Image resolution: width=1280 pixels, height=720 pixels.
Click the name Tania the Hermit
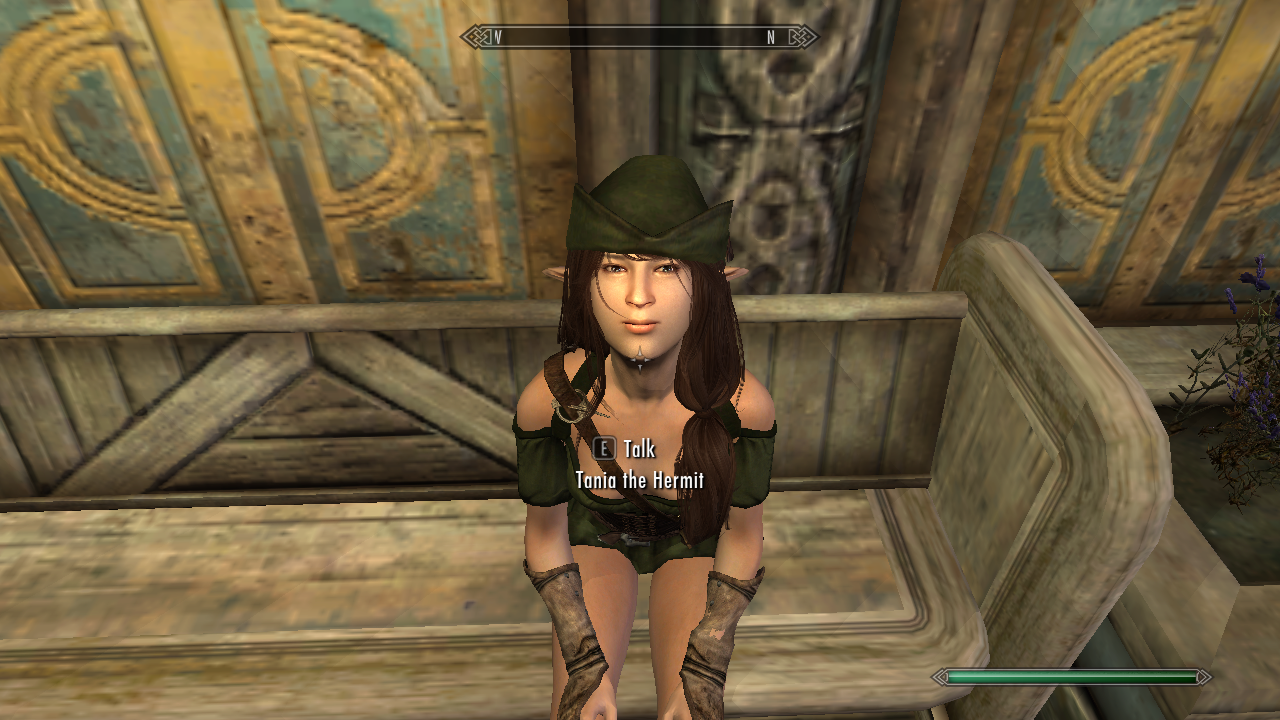640,479
